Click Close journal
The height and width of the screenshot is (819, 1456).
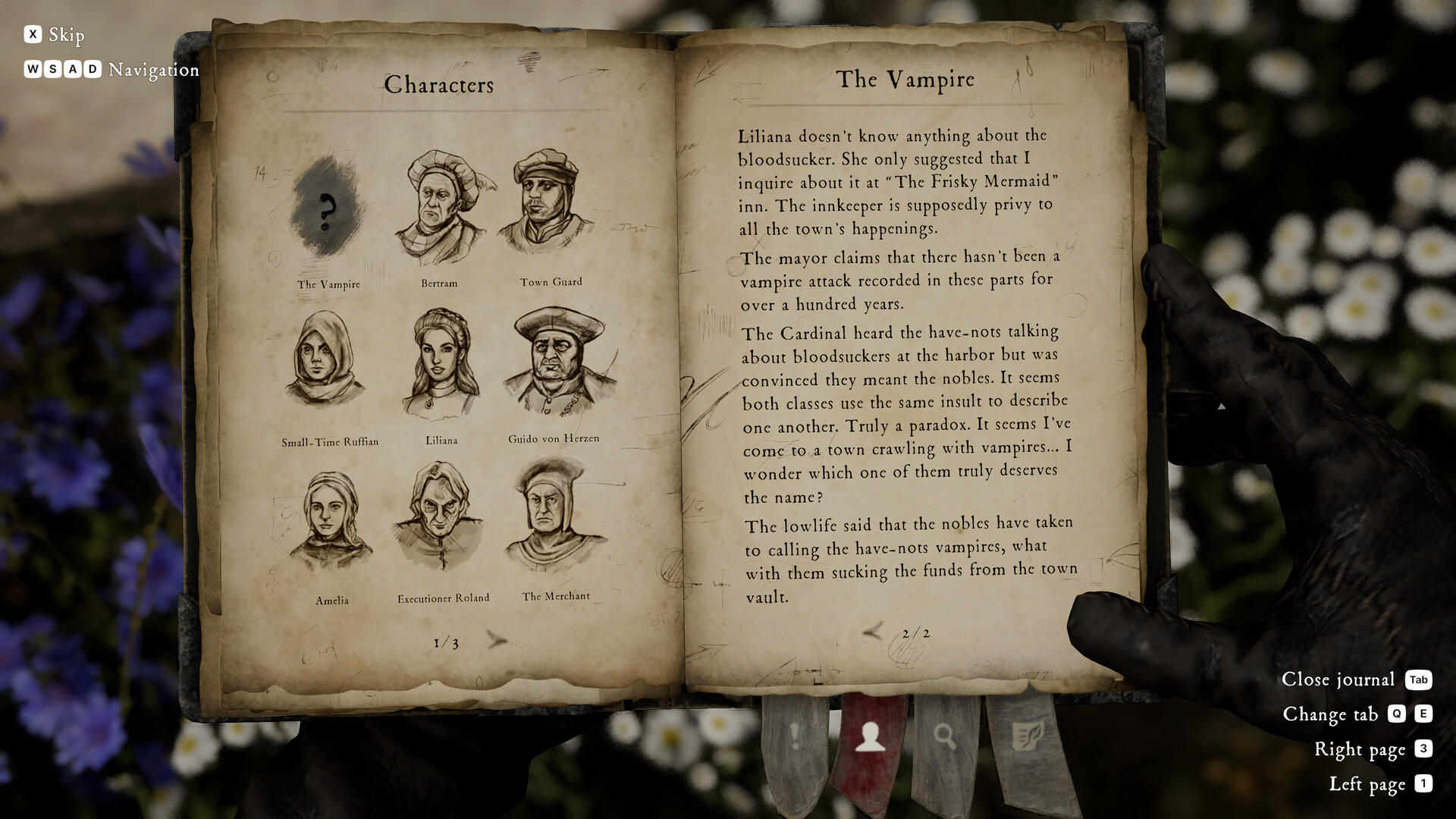[1338, 680]
